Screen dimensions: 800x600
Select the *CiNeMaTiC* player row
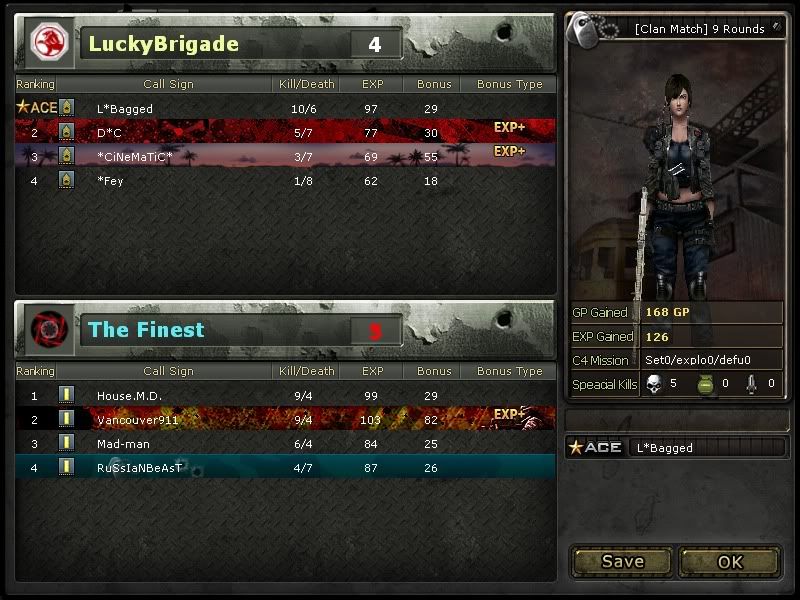coord(285,156)
